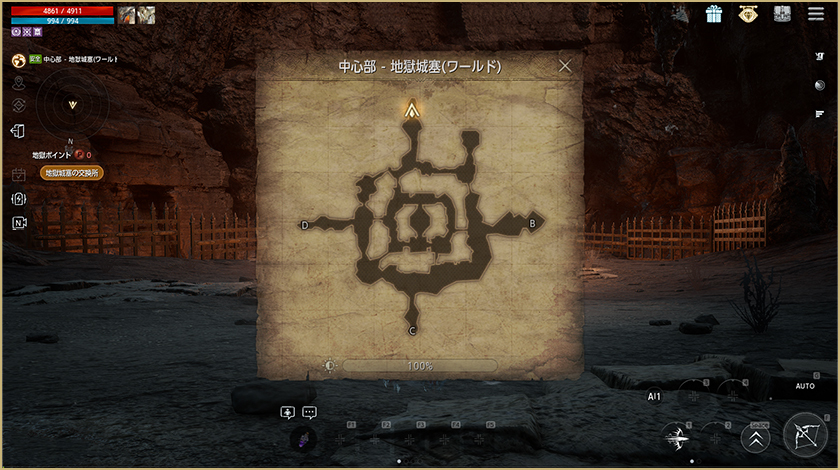The width and height of the screenshot is (840, 470).
Task: Close the 地獄城塞 world map window
Action: [565, 66]
